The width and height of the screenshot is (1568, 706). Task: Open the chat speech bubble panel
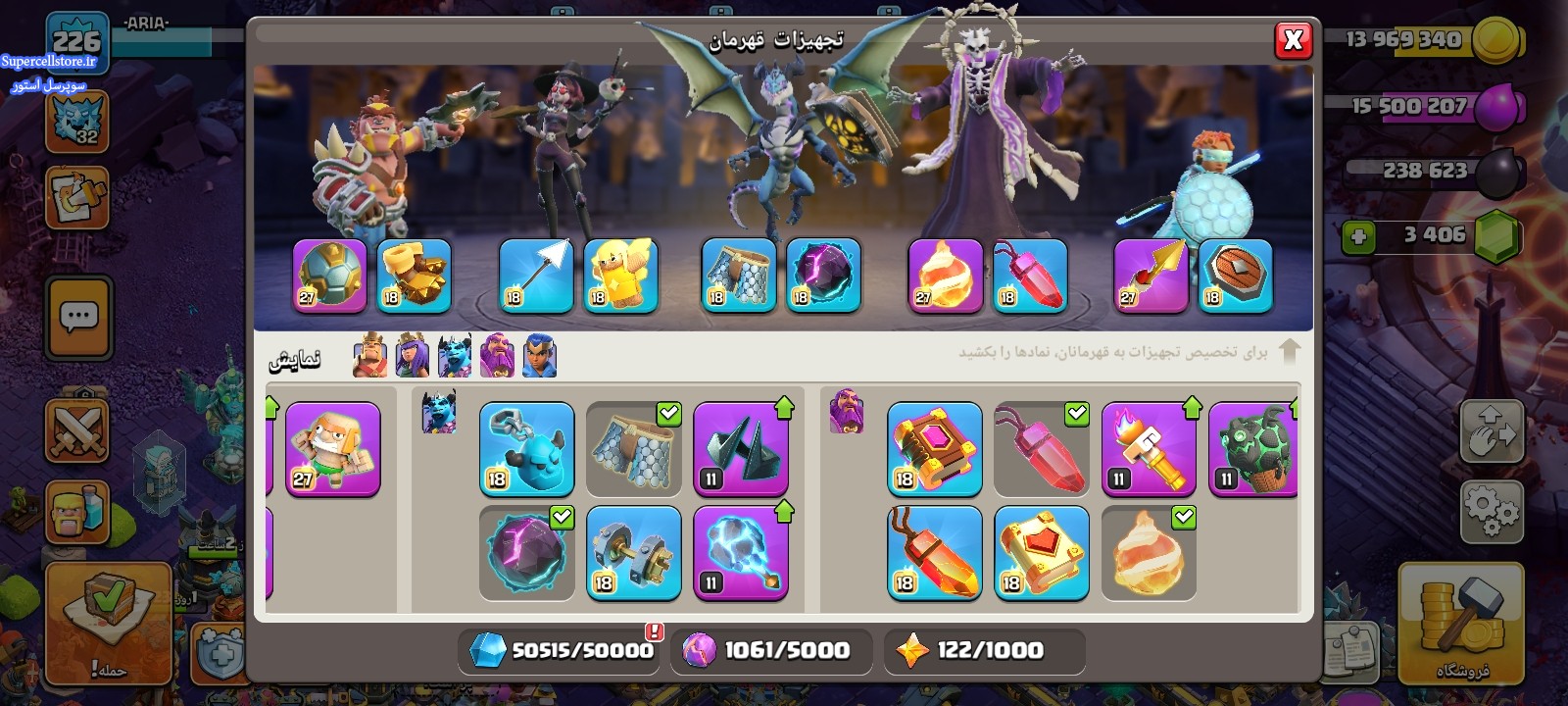coord(78,318)
